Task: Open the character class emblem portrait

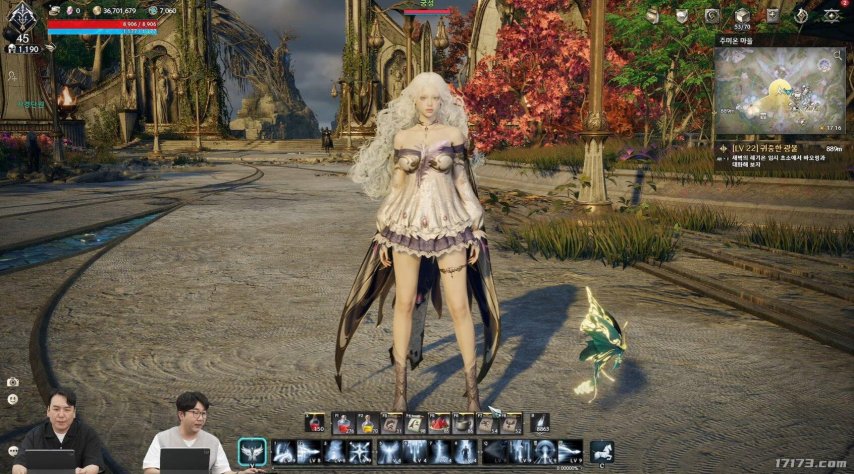Action: click(x=22, y=15)
